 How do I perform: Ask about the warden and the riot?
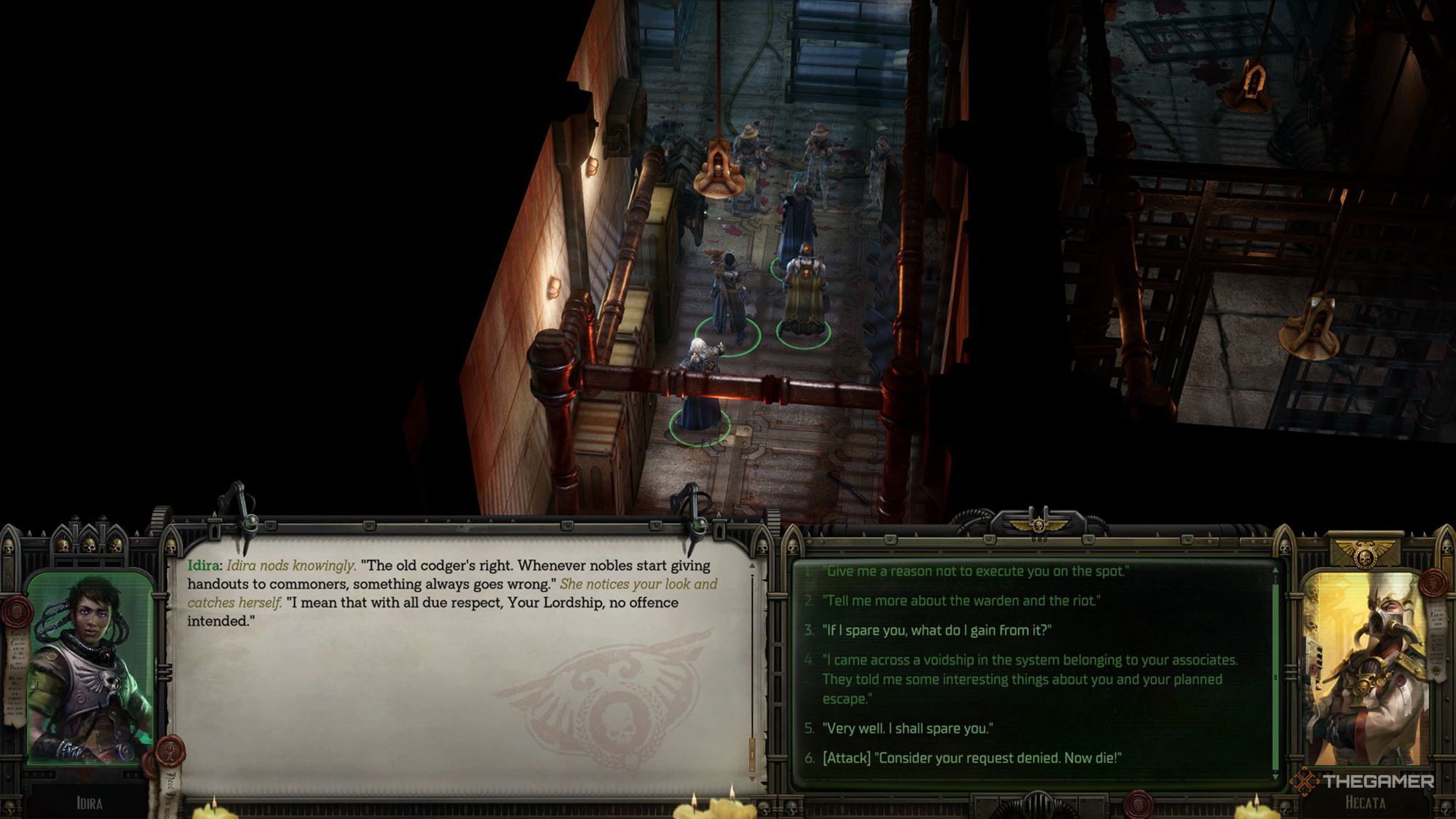(x=961, y=601)
